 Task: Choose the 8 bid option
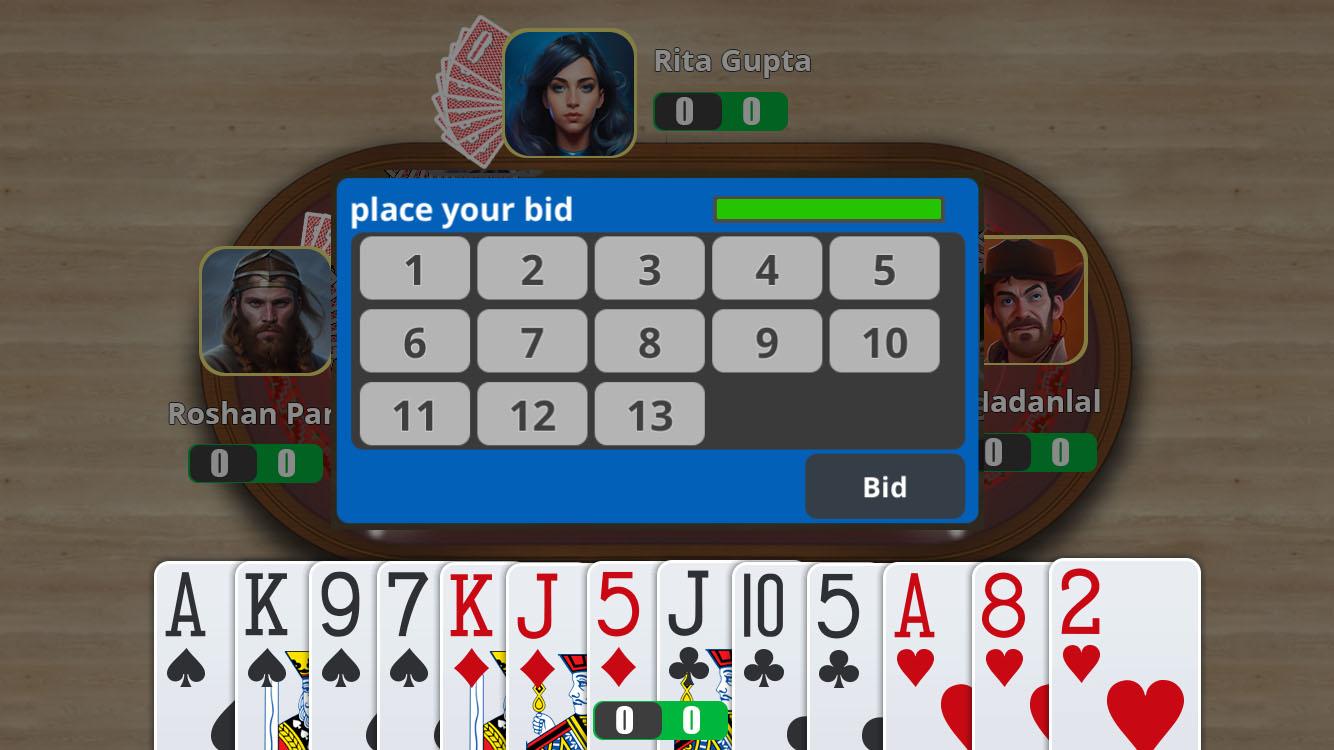[x=650, y=341]
